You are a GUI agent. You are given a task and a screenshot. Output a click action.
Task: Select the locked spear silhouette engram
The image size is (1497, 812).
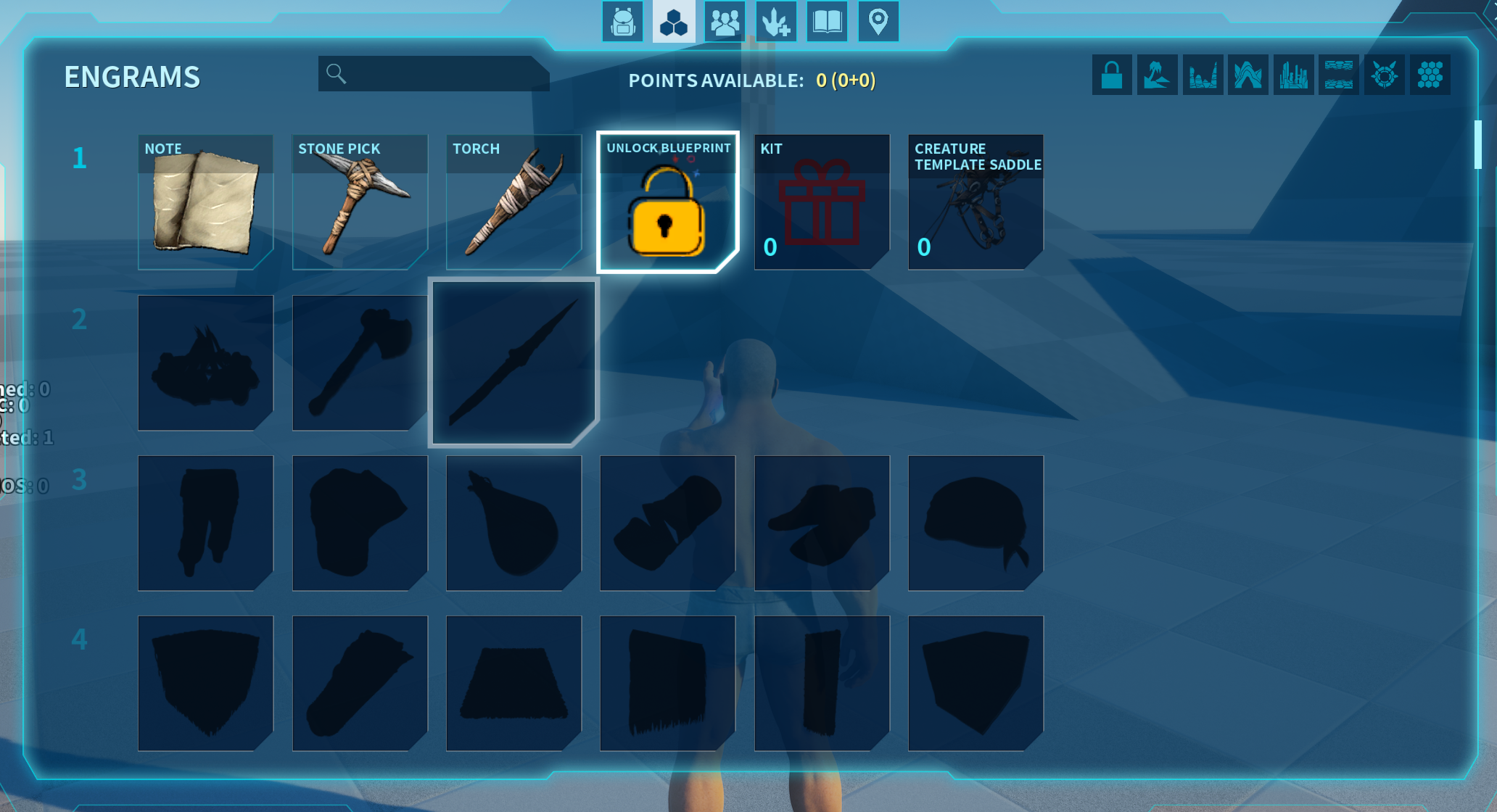(x=514, y=362)
